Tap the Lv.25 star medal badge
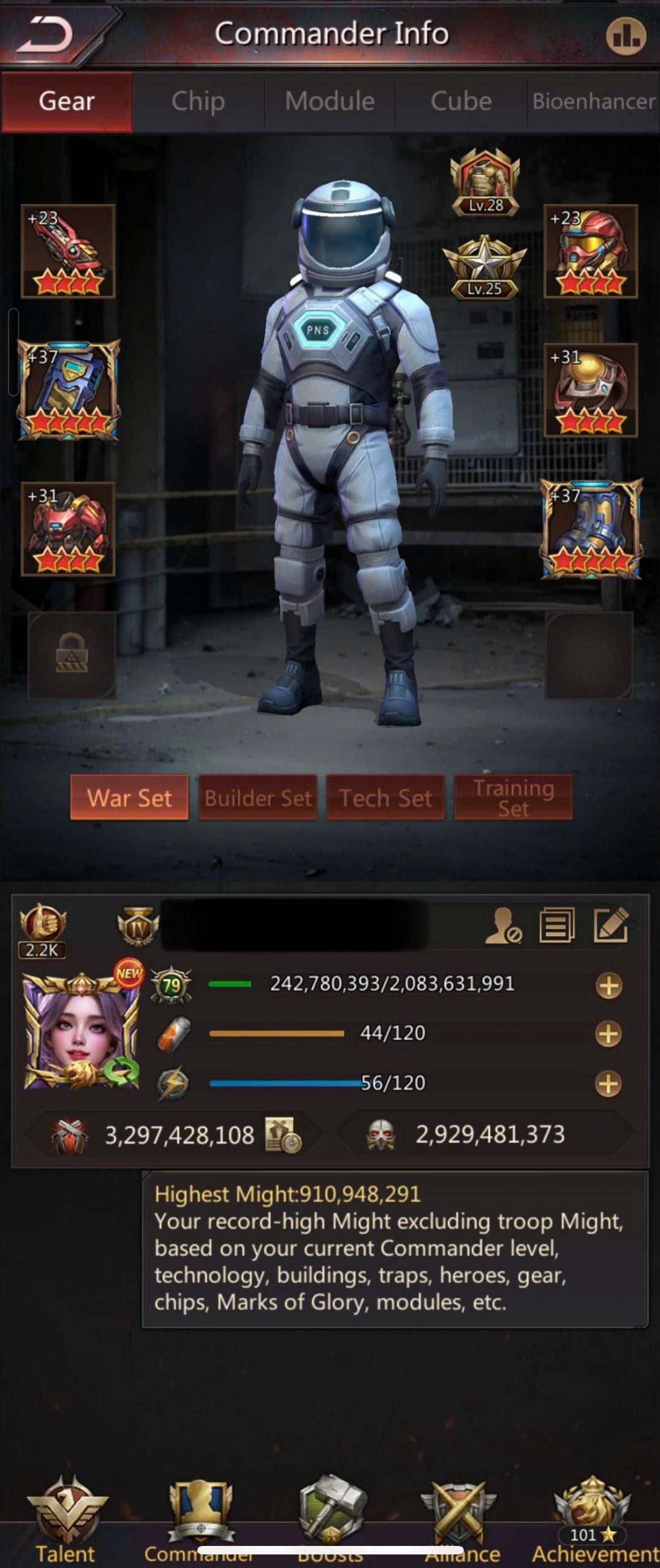The height and width of the screenshot is (1568, 660). tap(485, 268)
